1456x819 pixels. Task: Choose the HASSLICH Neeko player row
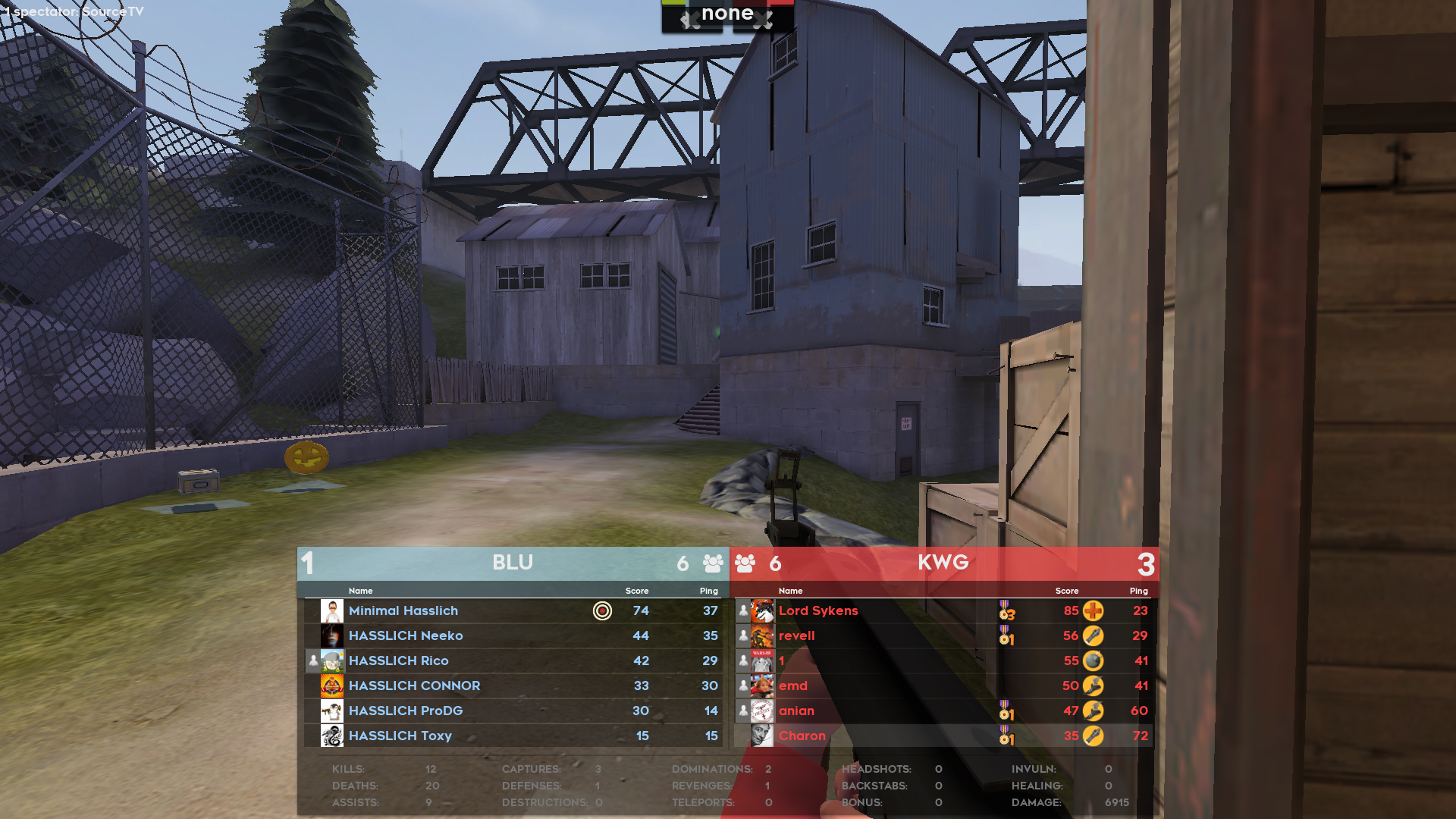tap(406, 635)
